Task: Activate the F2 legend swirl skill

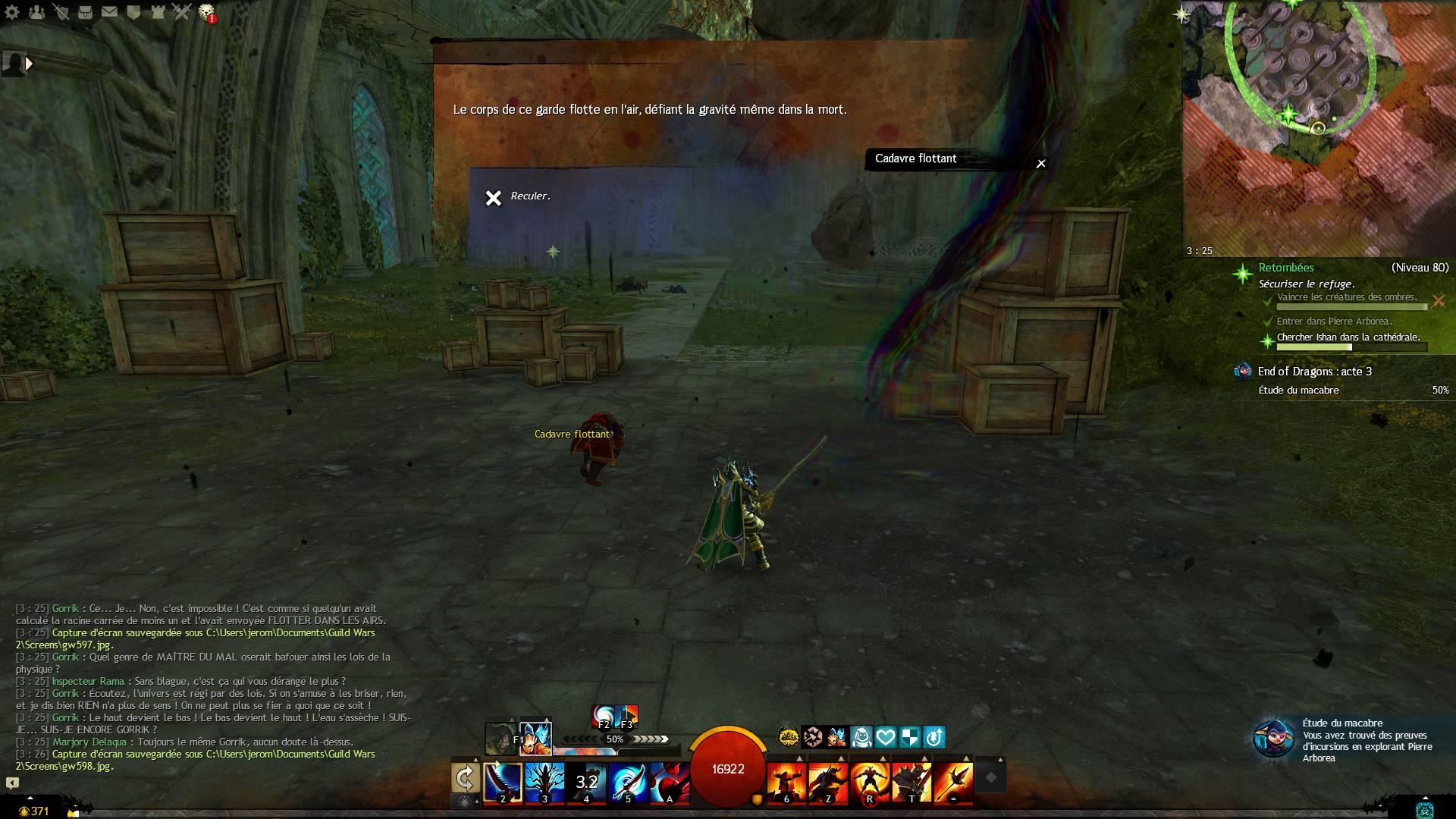Action: [604, 717]
